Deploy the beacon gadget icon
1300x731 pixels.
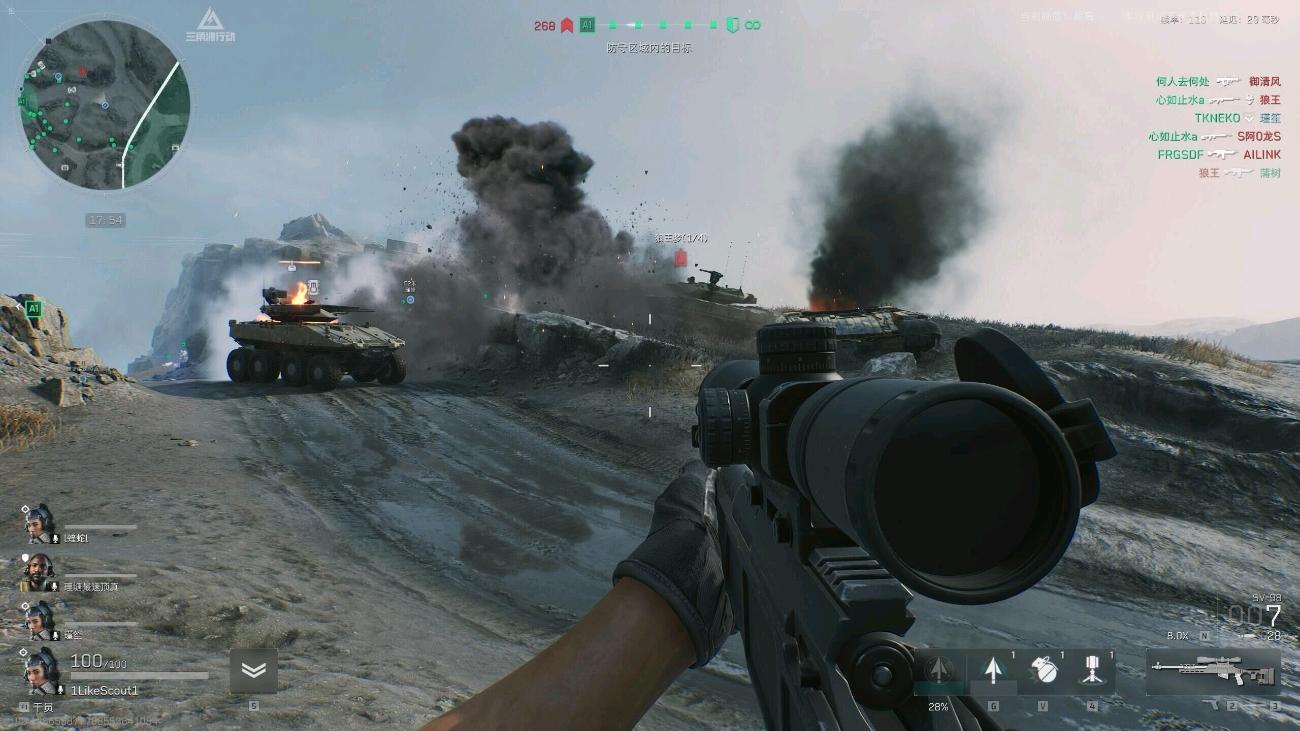(x=1091, y=670)
